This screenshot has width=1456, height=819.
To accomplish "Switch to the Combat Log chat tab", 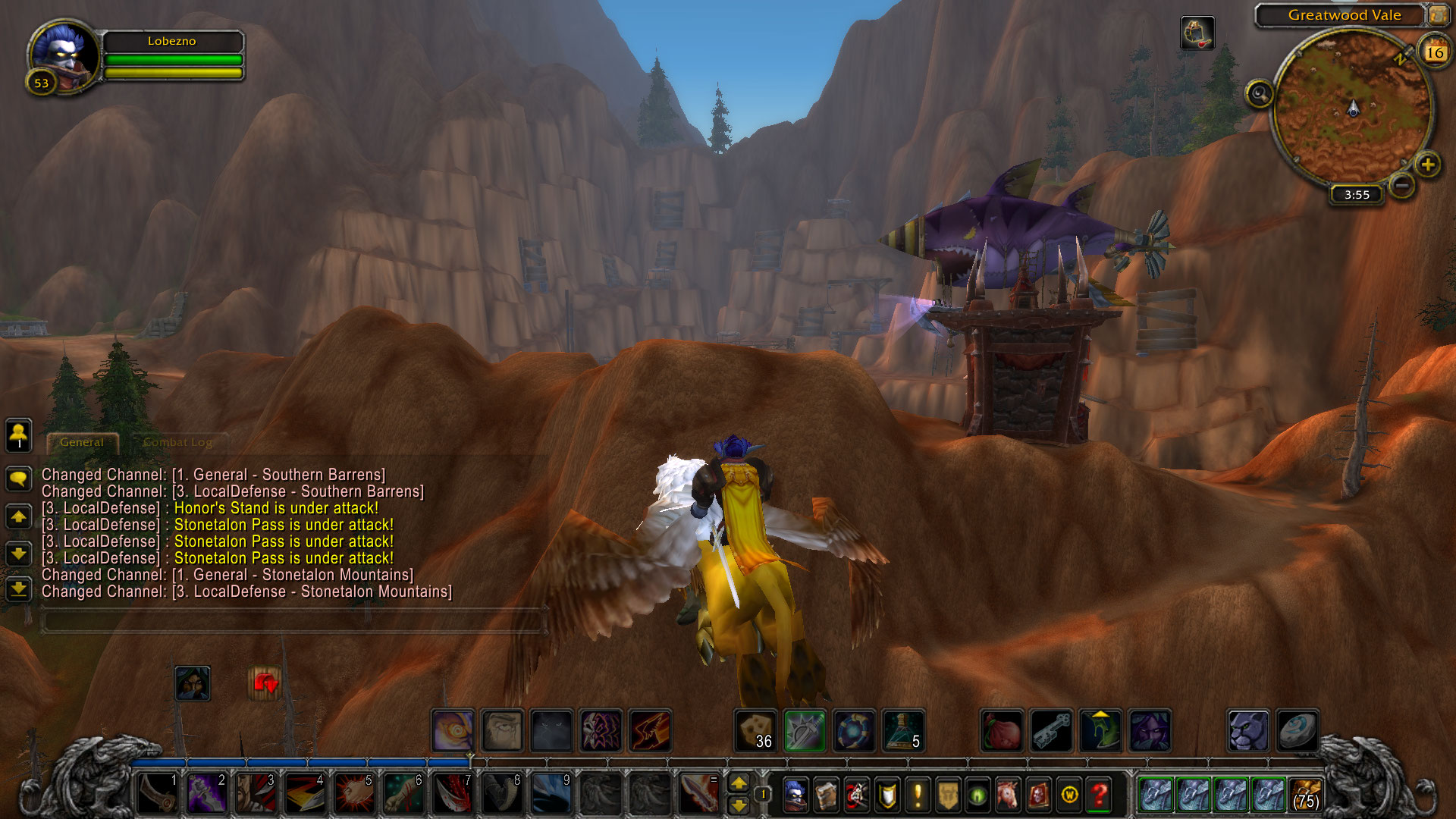I will pos(177,442).
